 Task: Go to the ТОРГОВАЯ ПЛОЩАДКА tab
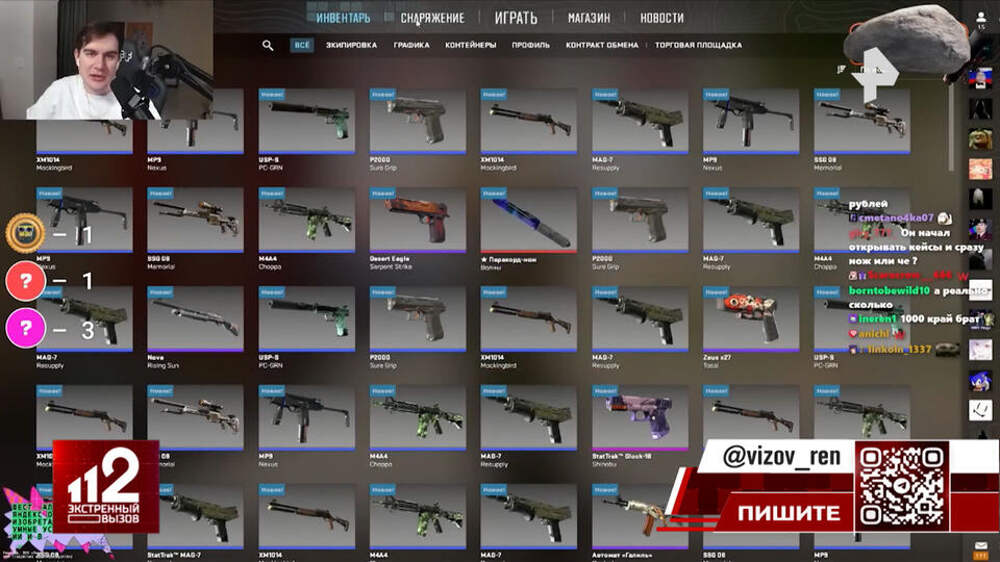pyautogui.click(x=698, y=45)
